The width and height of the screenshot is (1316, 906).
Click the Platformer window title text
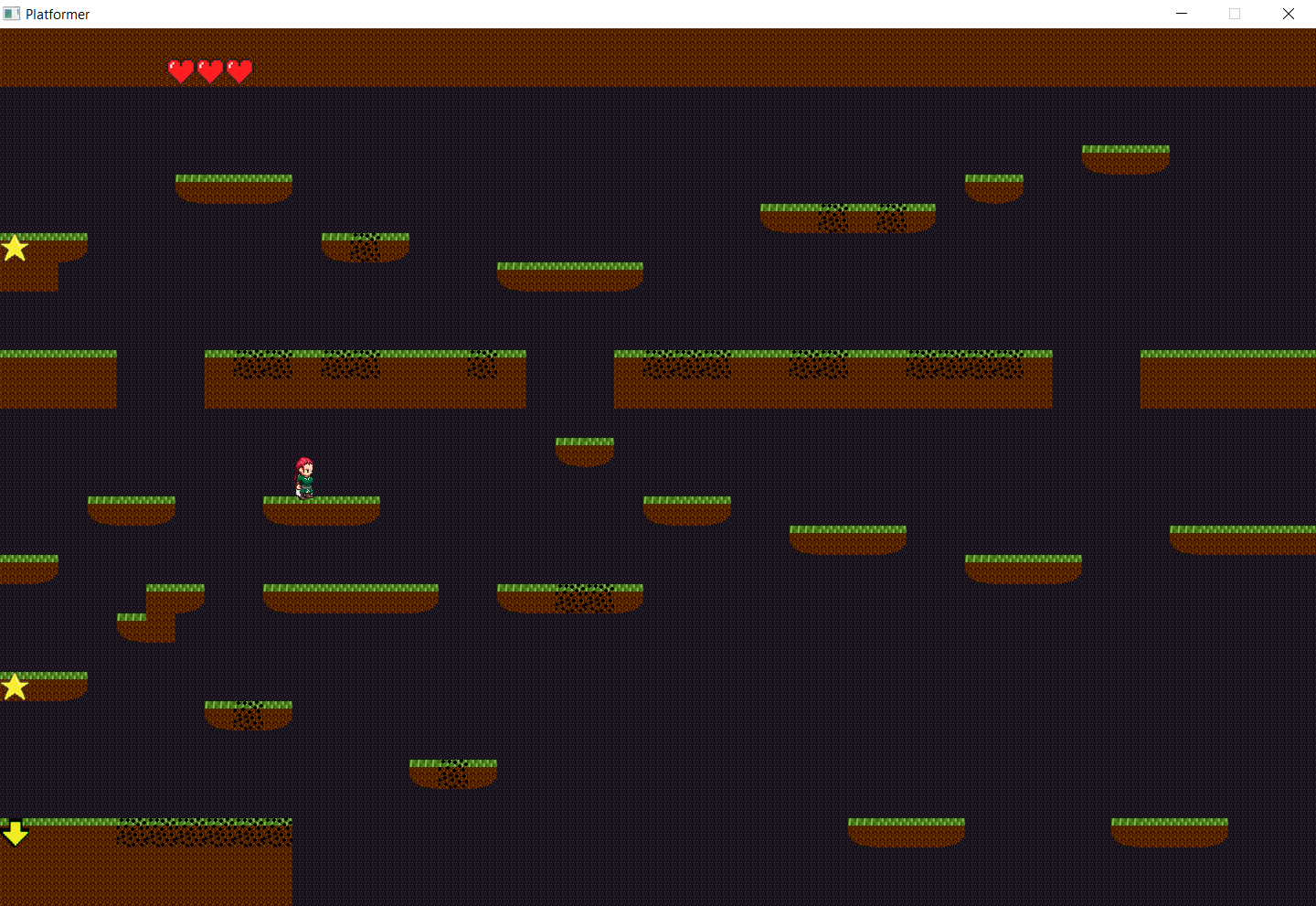(58, 14)
